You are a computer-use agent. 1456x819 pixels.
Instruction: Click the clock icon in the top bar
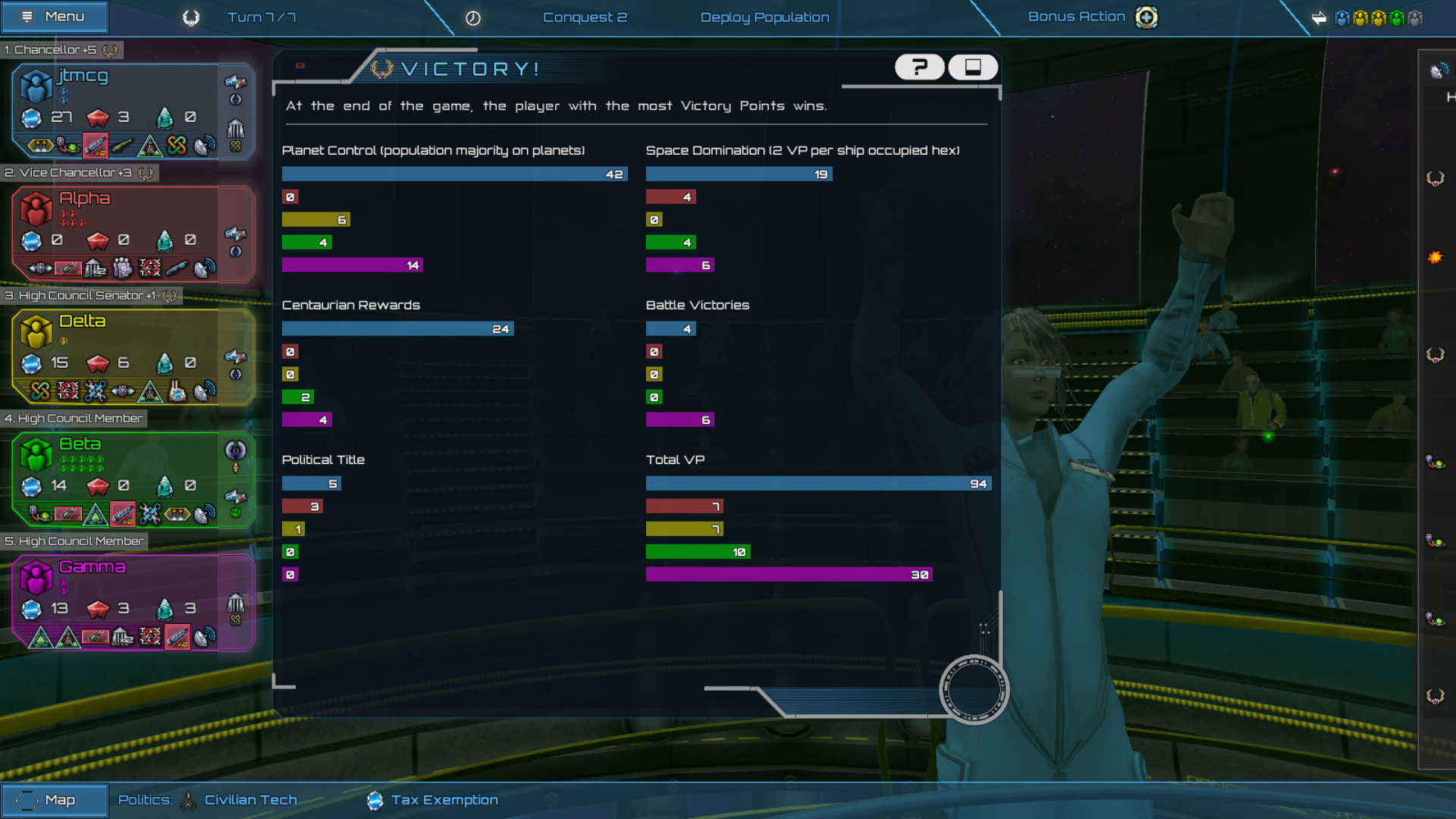pos(474,17)
